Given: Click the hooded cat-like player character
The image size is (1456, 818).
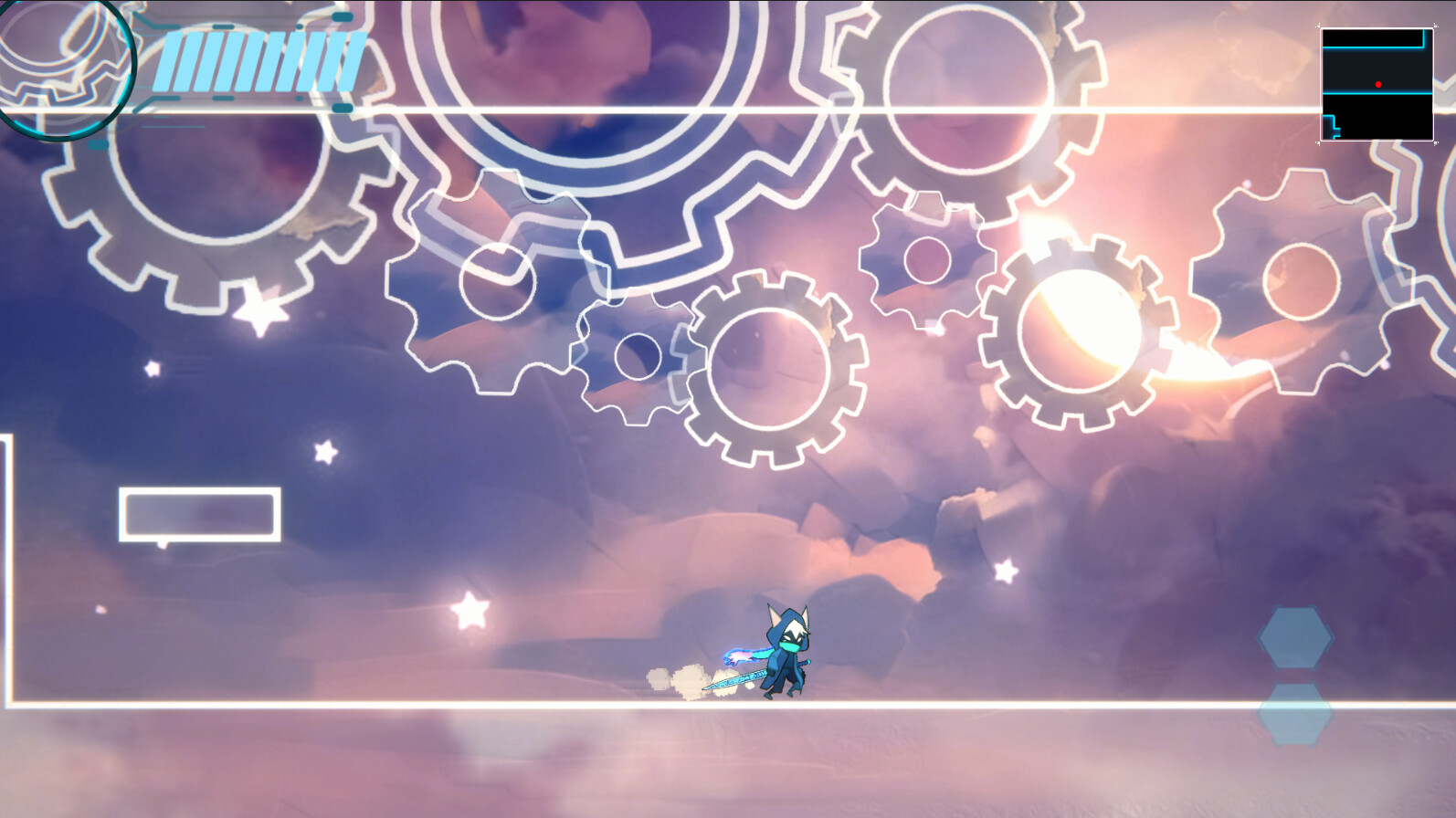Looking at the screenshot, I should click(786, 648).
